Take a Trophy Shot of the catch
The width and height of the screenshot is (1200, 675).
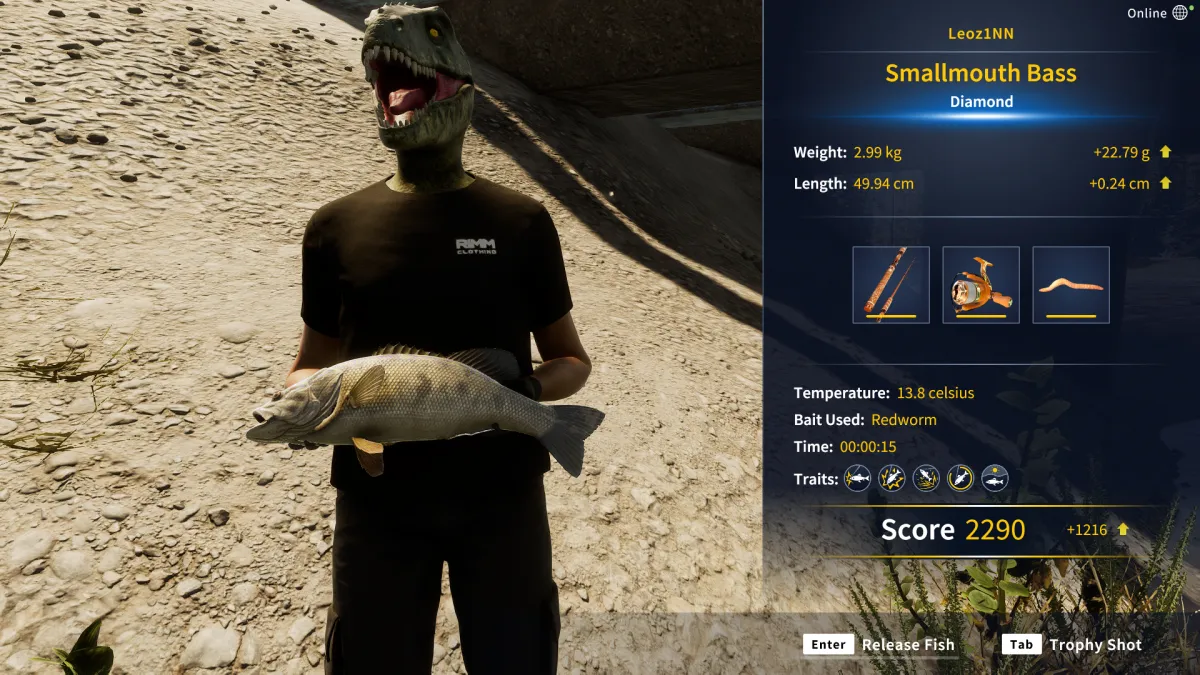(x=1072, y=645)
